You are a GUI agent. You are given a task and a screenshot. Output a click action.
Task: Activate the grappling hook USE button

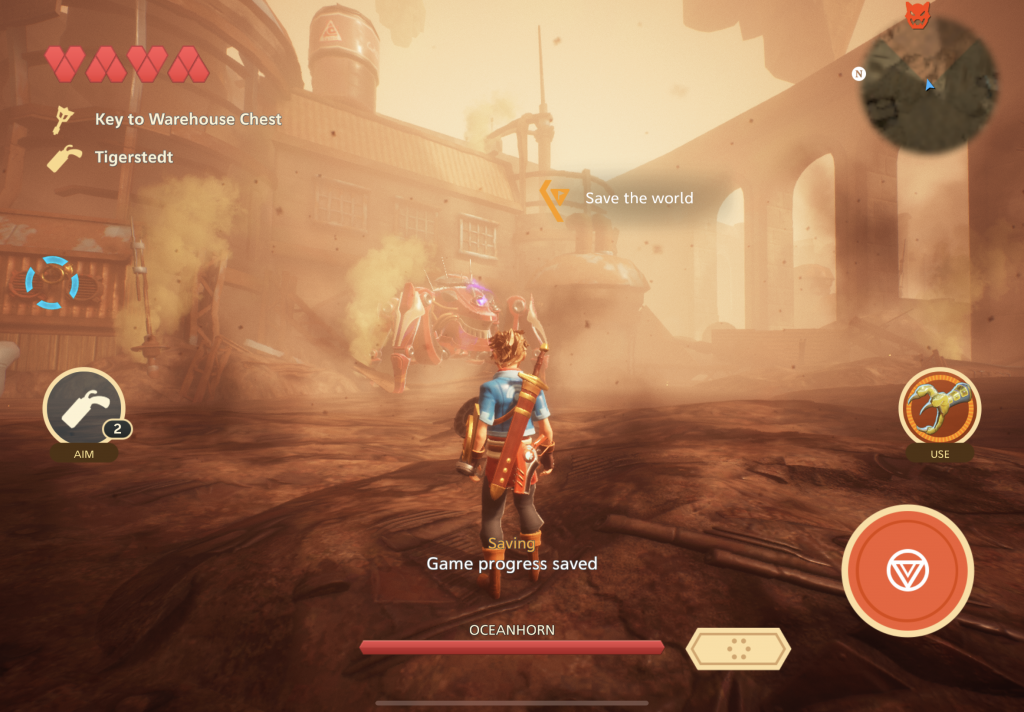tap(939, 409)
